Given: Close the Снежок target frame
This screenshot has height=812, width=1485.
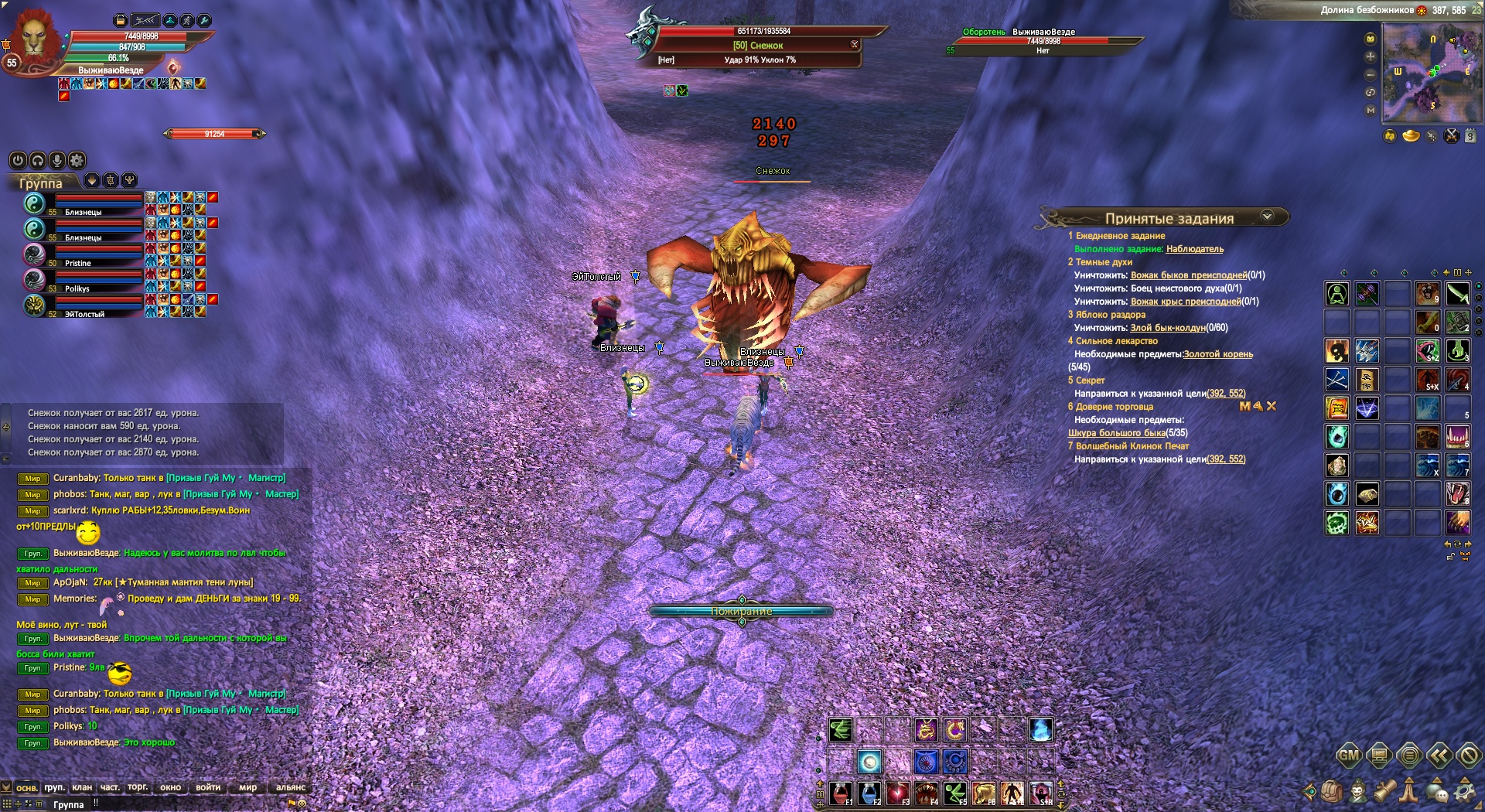Looking at the screenshot, I should (855, 45).
